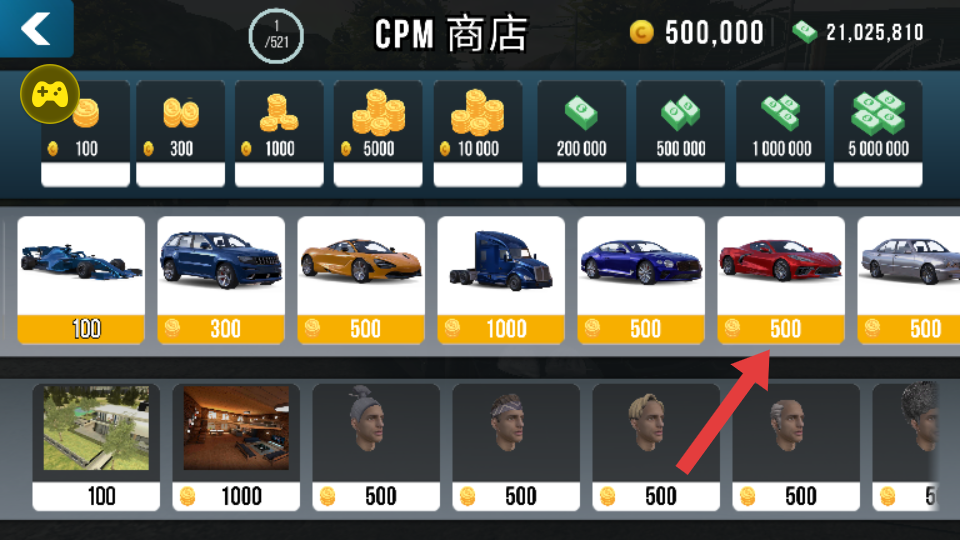Buy the 5 000 000 cash pack
Viewport: 960px width, 540px height.
tap(878, 133)
